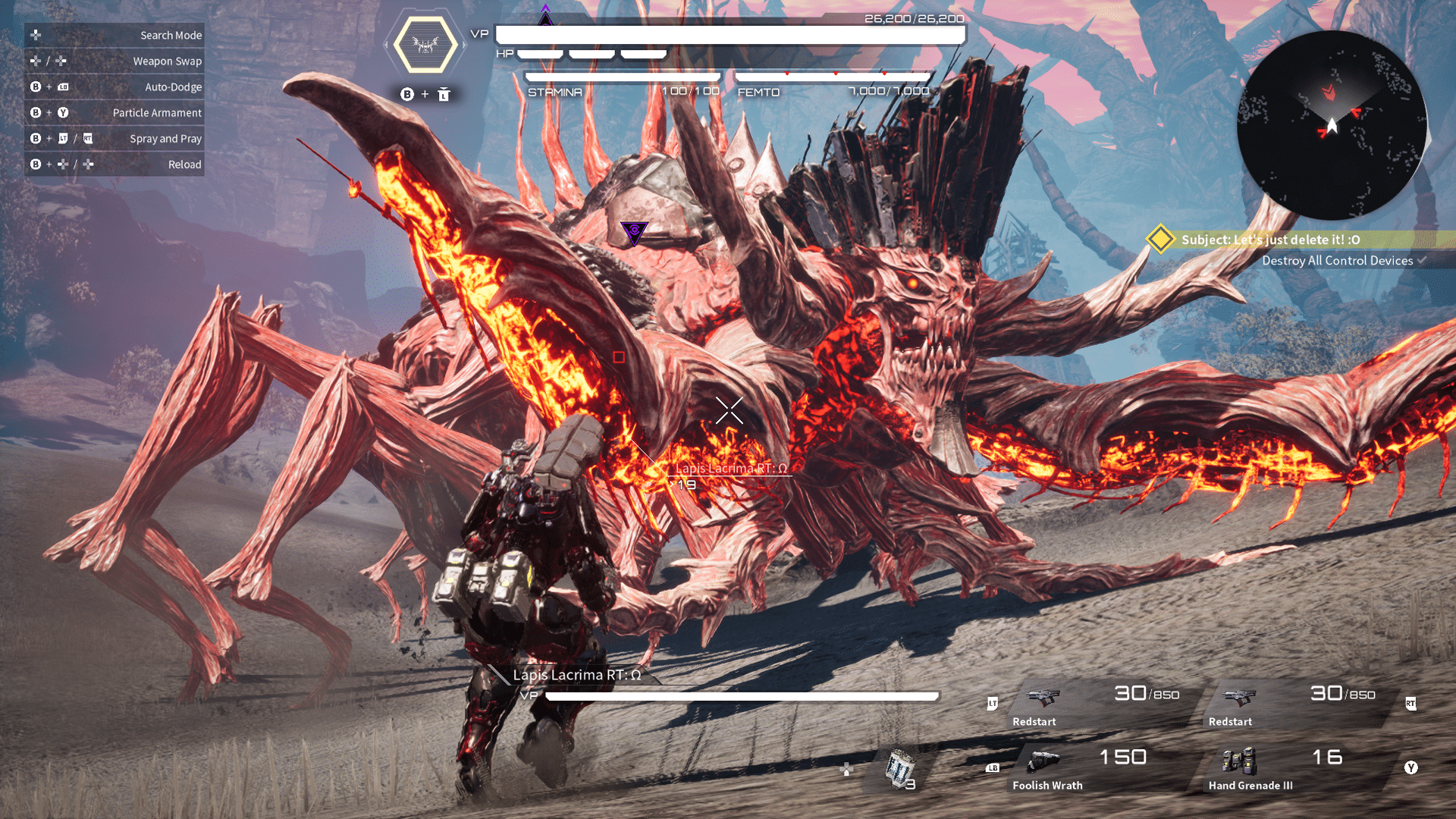Select the Spray and Pray entry

(114, 138)
